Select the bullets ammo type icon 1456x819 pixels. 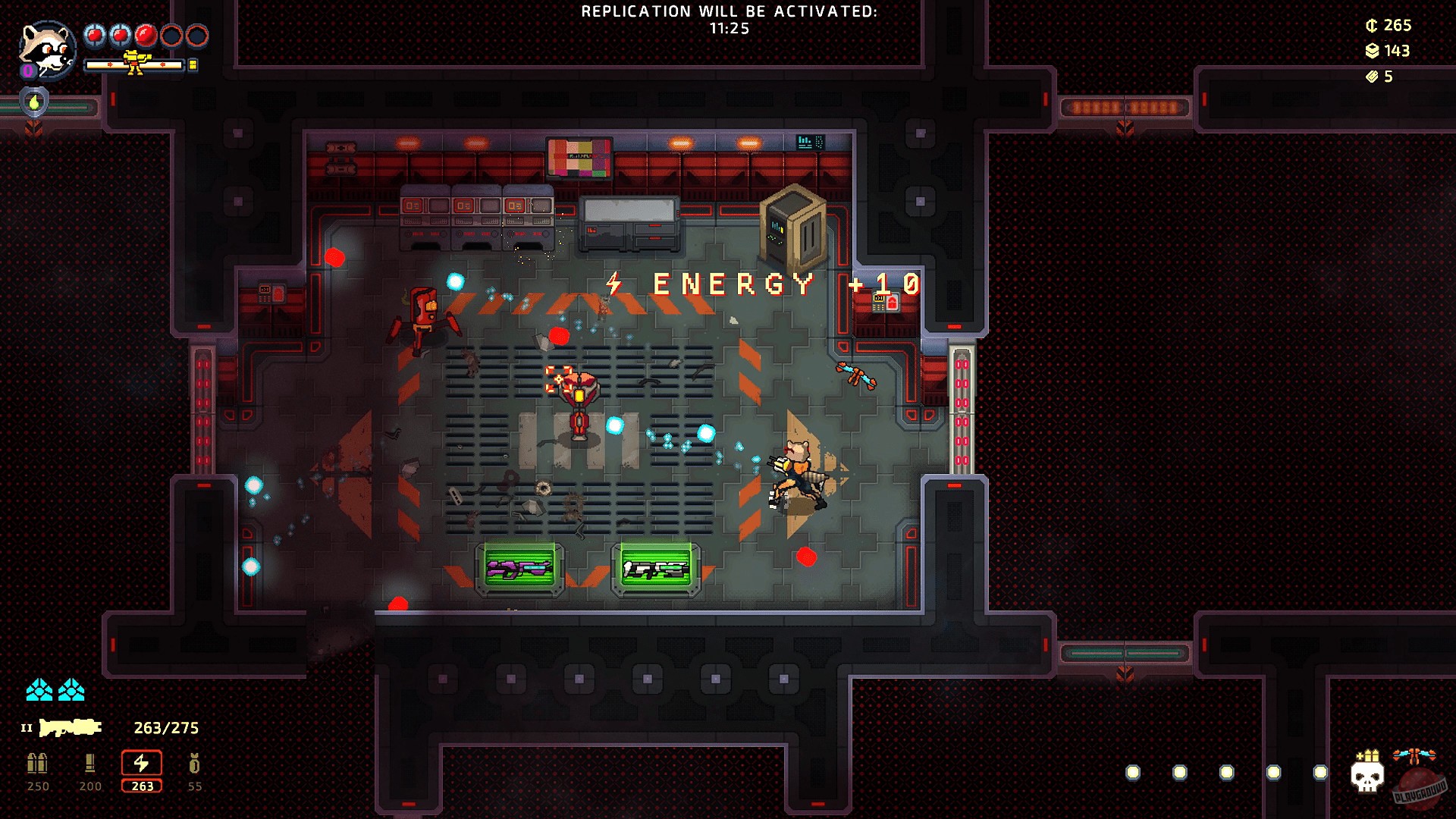point(37,763)
